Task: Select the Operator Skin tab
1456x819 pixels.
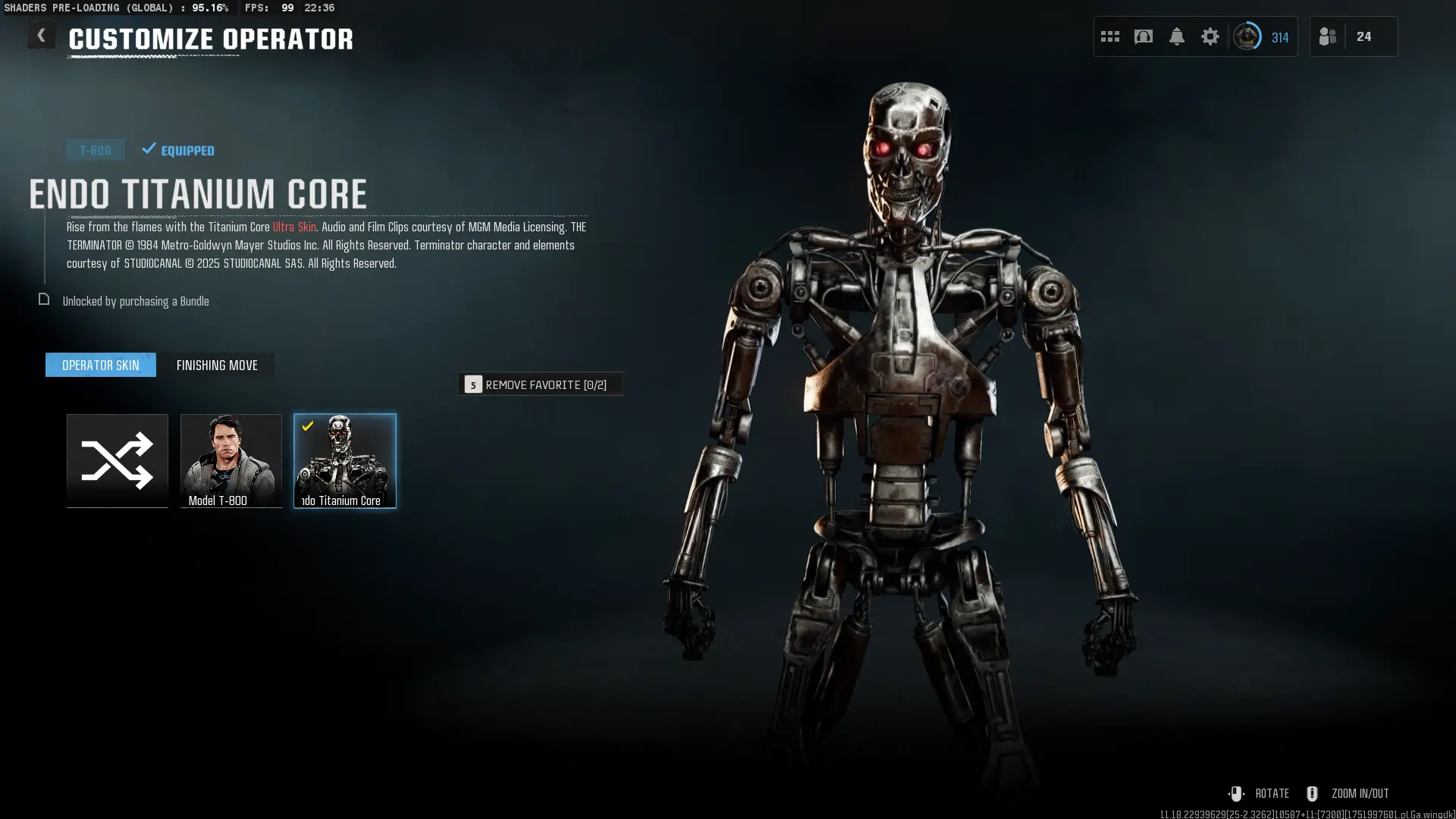Action: coord(100,365)
